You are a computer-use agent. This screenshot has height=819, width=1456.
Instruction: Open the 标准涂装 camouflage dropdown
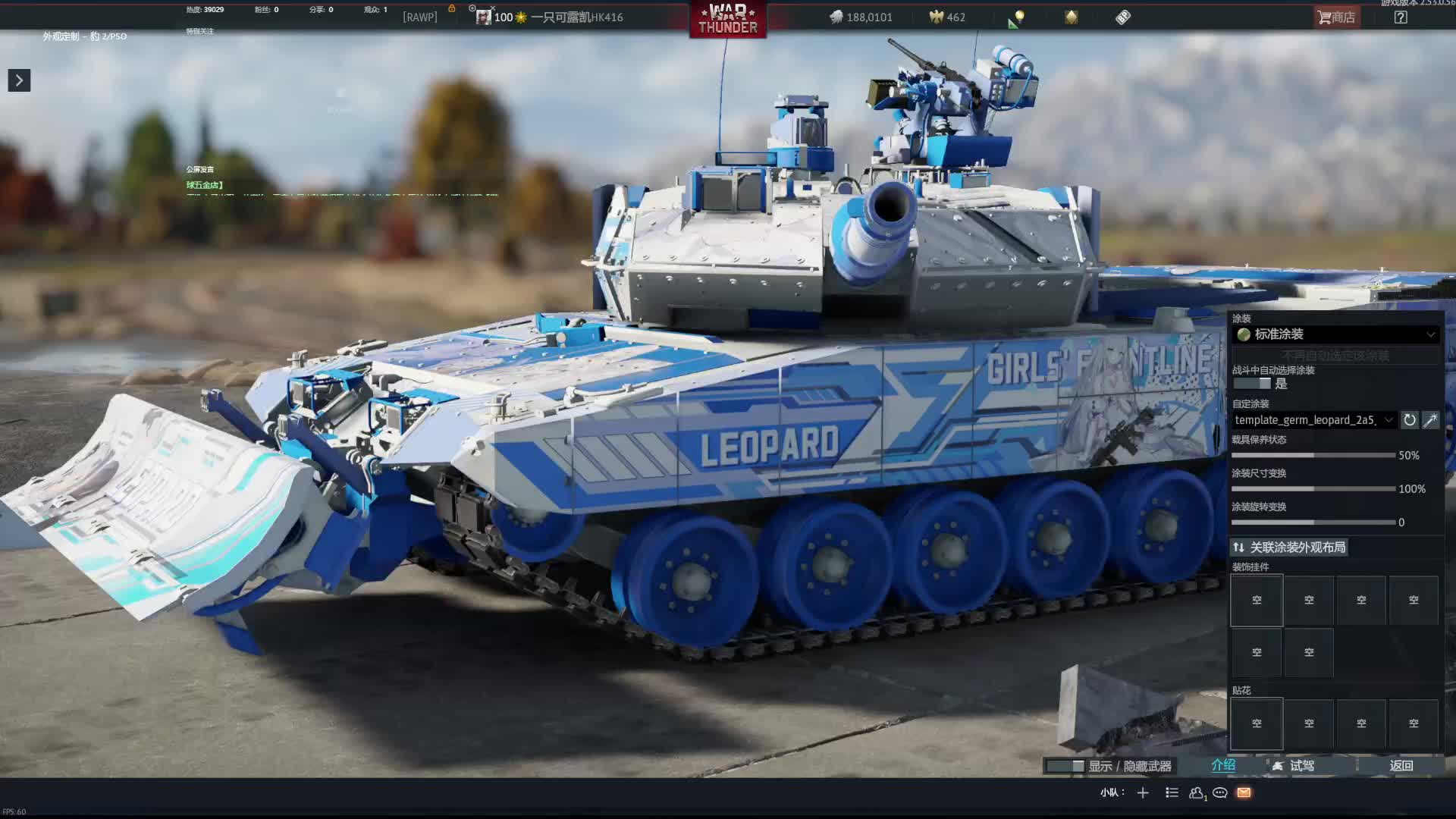point(1336,334)
